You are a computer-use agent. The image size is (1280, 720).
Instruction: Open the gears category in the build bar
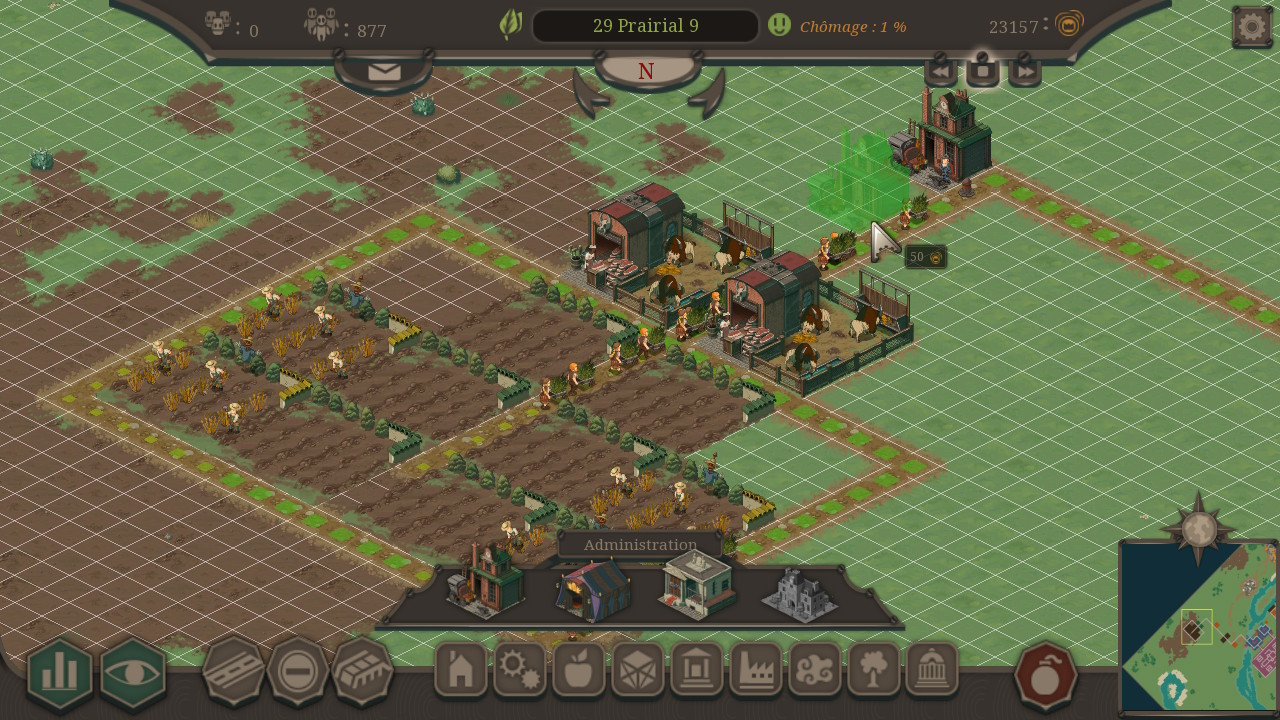520,670
